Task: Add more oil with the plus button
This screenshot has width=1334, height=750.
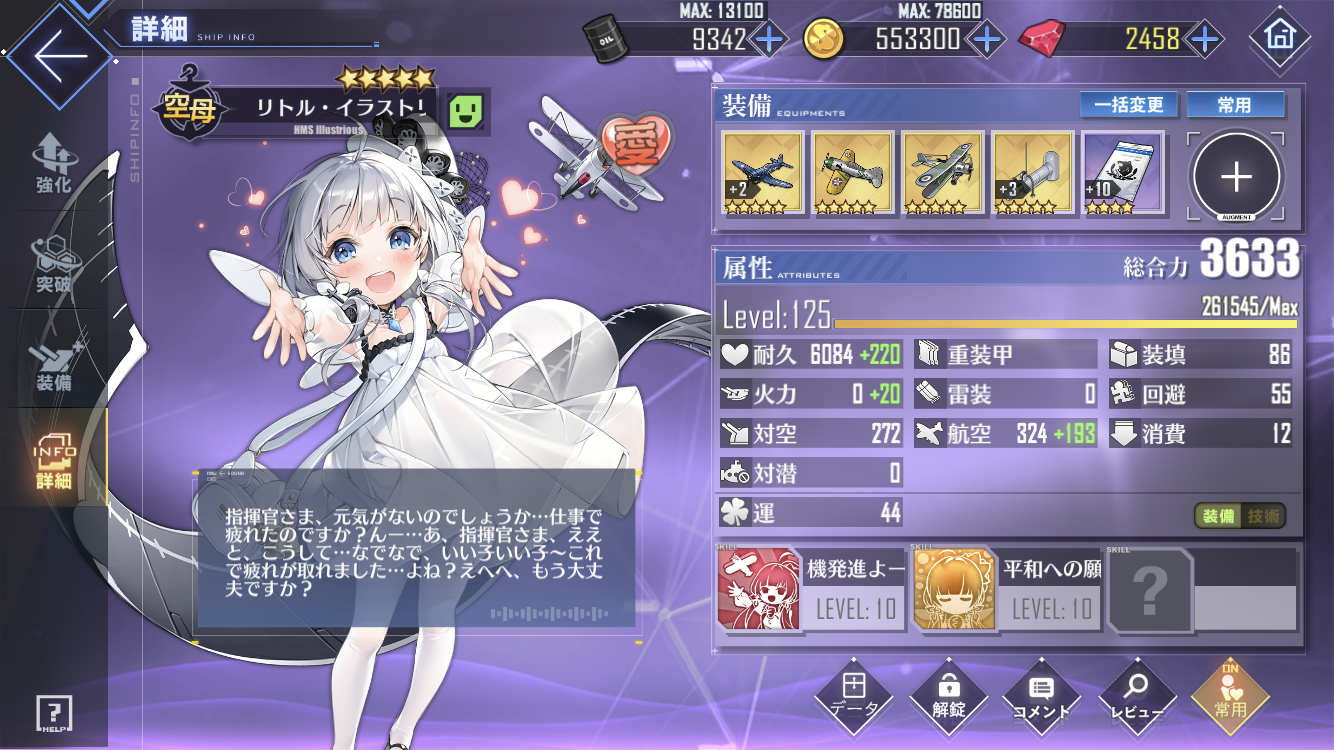Action: coord(768,39)
